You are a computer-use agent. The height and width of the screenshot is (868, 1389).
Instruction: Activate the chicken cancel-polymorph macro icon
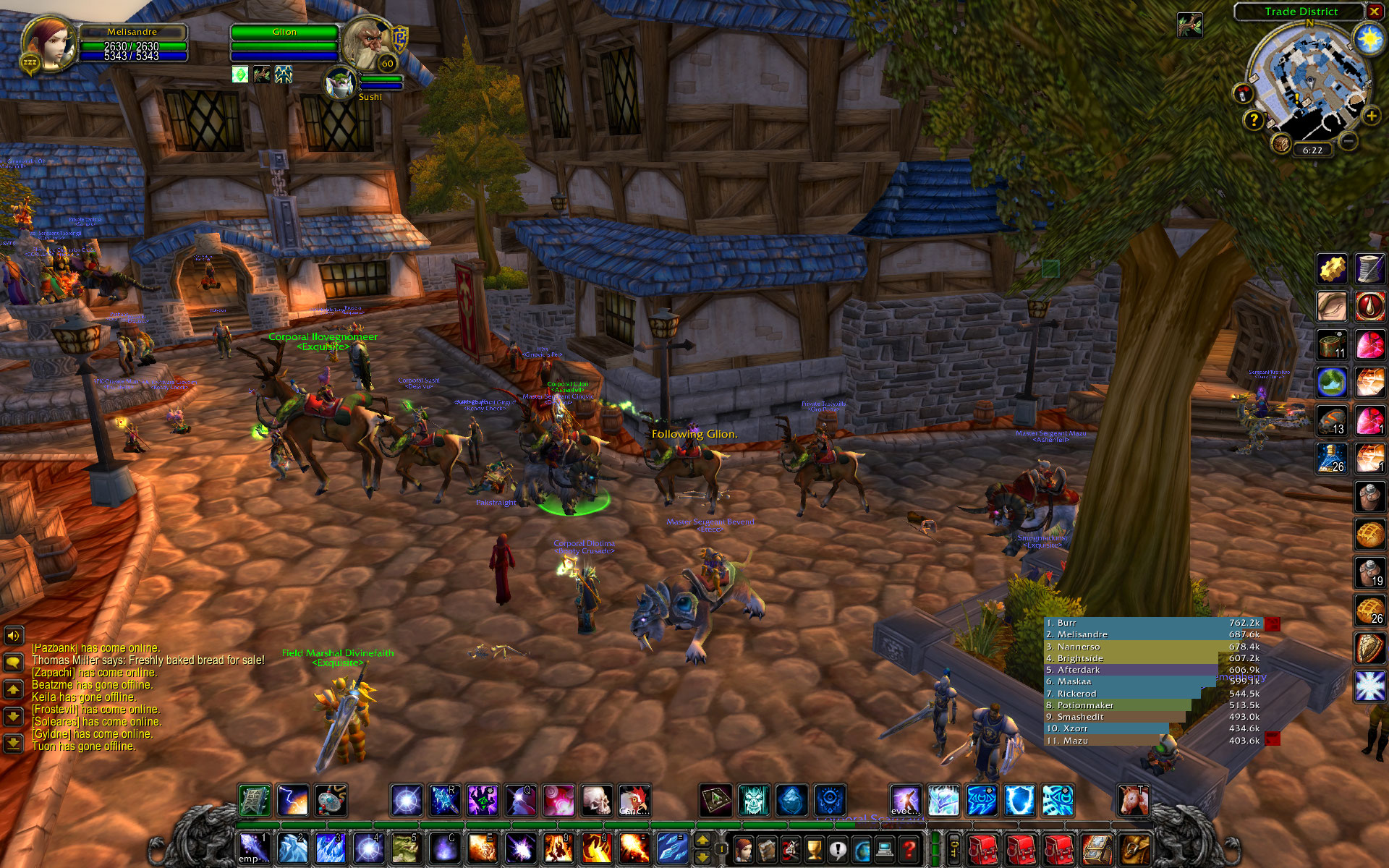coord(634,801)
